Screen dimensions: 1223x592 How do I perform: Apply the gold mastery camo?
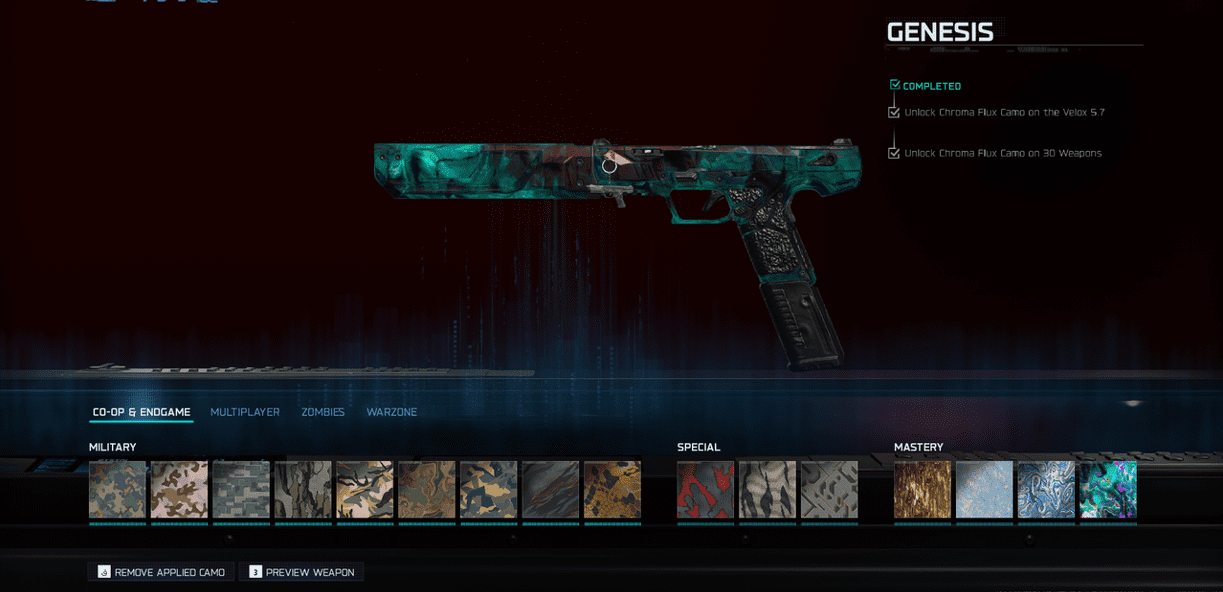(x=922, y=489)
